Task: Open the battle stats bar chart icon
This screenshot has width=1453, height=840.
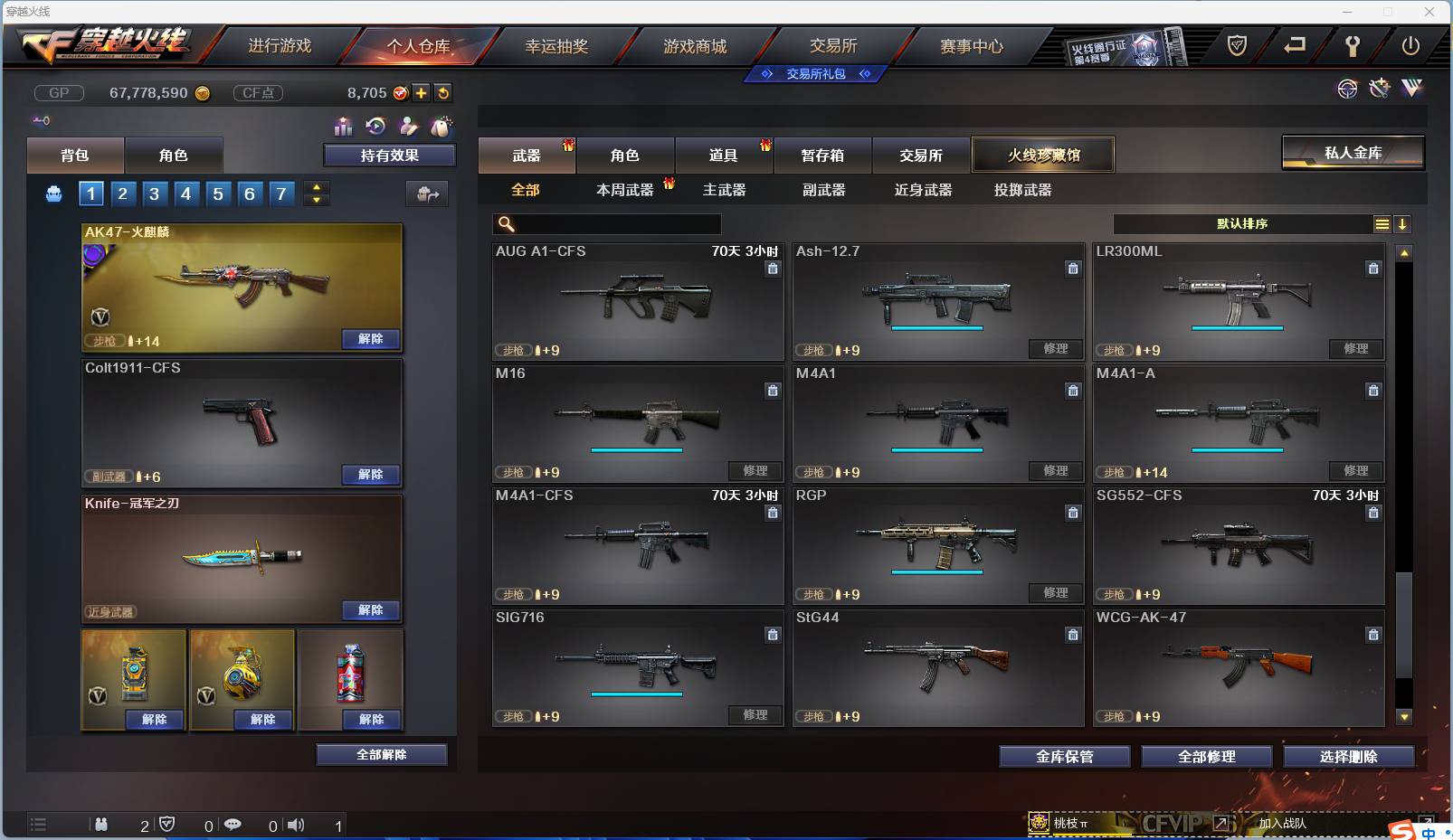Action: pos(344,127)
